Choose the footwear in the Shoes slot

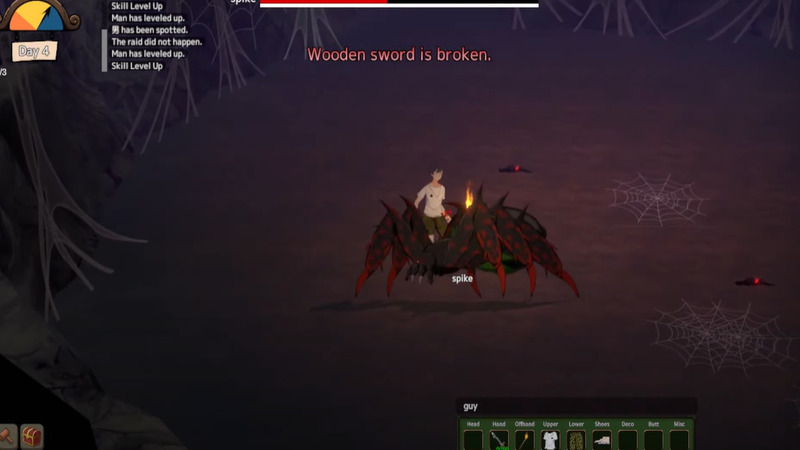[x=602, y=440]
